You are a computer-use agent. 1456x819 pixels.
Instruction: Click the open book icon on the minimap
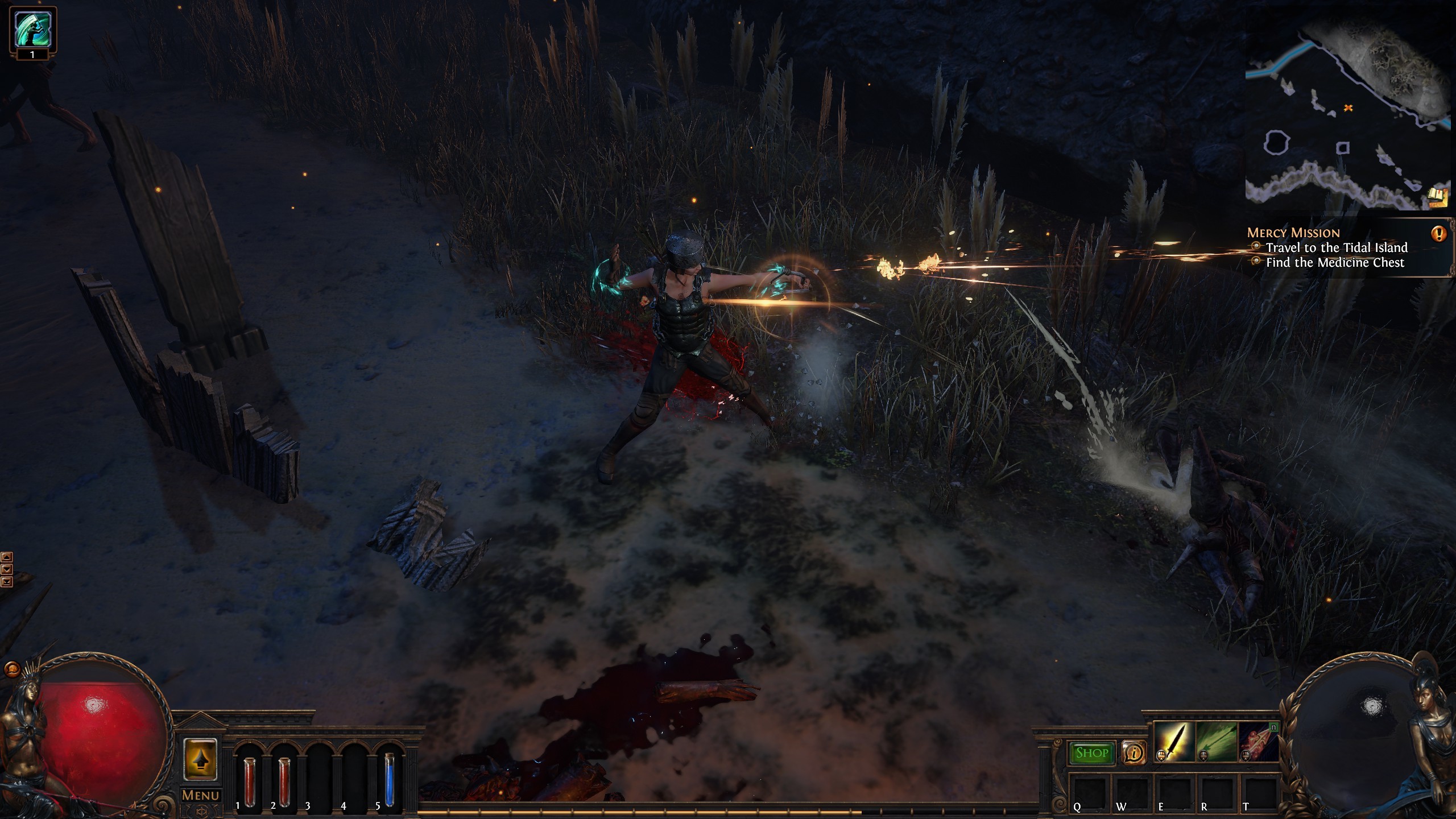point(1437,197)
